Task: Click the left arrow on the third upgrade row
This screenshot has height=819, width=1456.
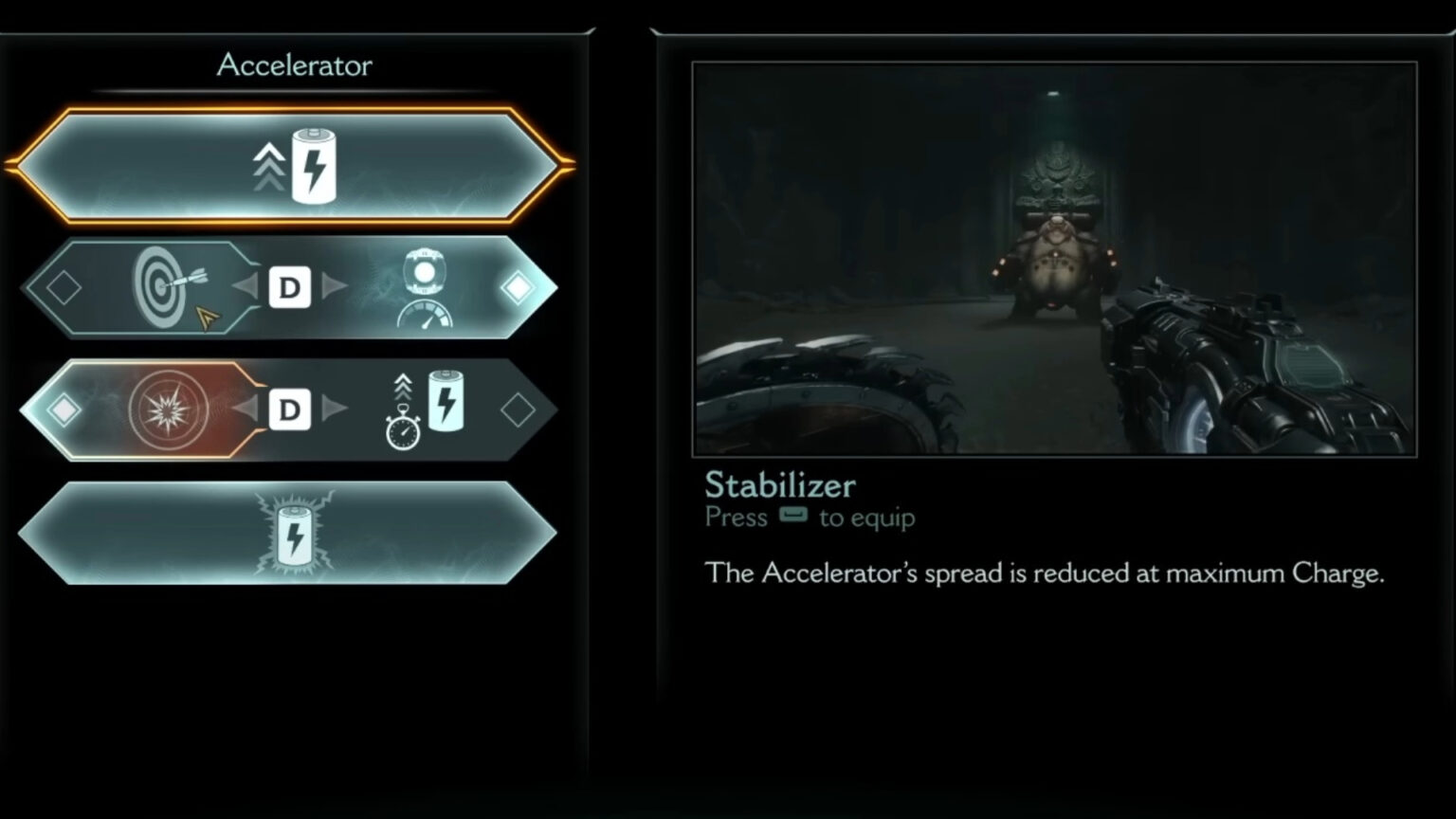Action: (x=247, y=409)
